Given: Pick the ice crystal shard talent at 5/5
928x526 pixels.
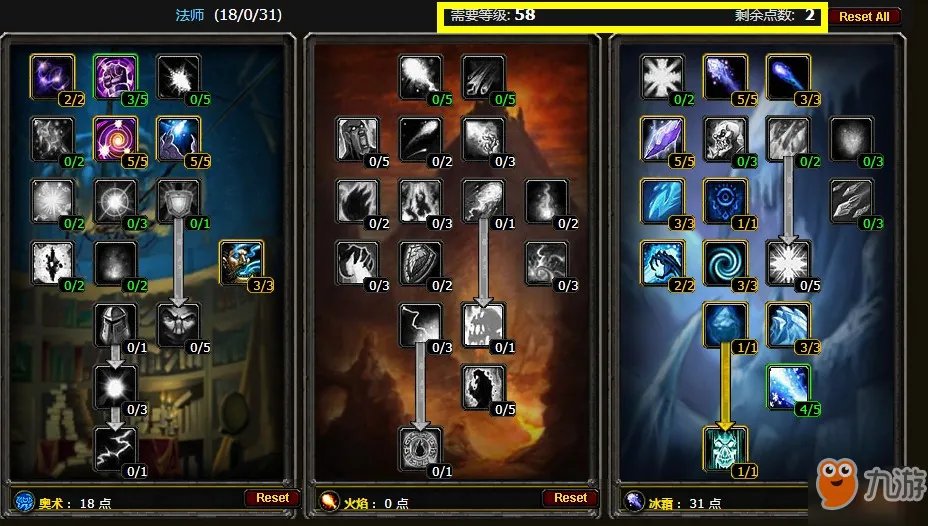Looking at the screenshot, I should (662, 138).
